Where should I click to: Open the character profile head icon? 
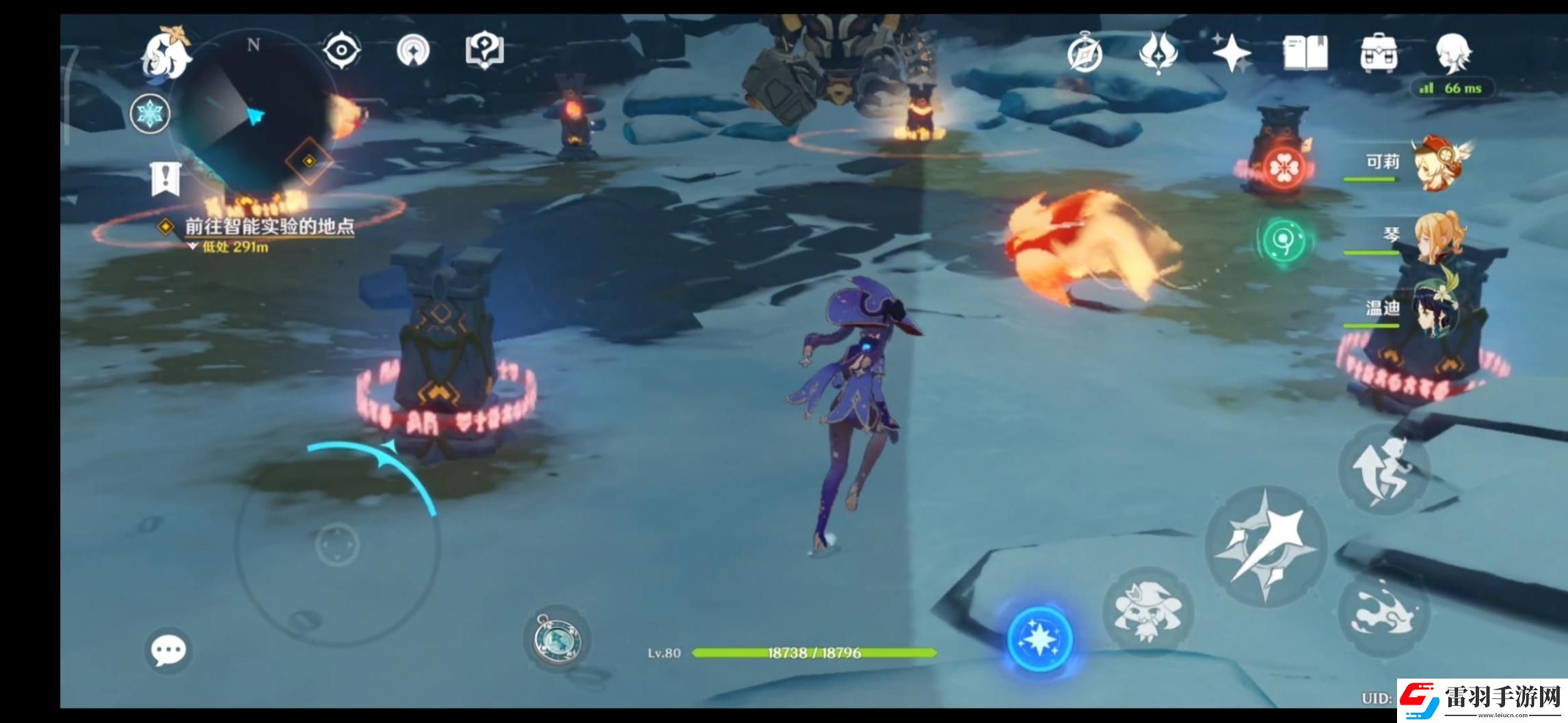pos(1452,53)
